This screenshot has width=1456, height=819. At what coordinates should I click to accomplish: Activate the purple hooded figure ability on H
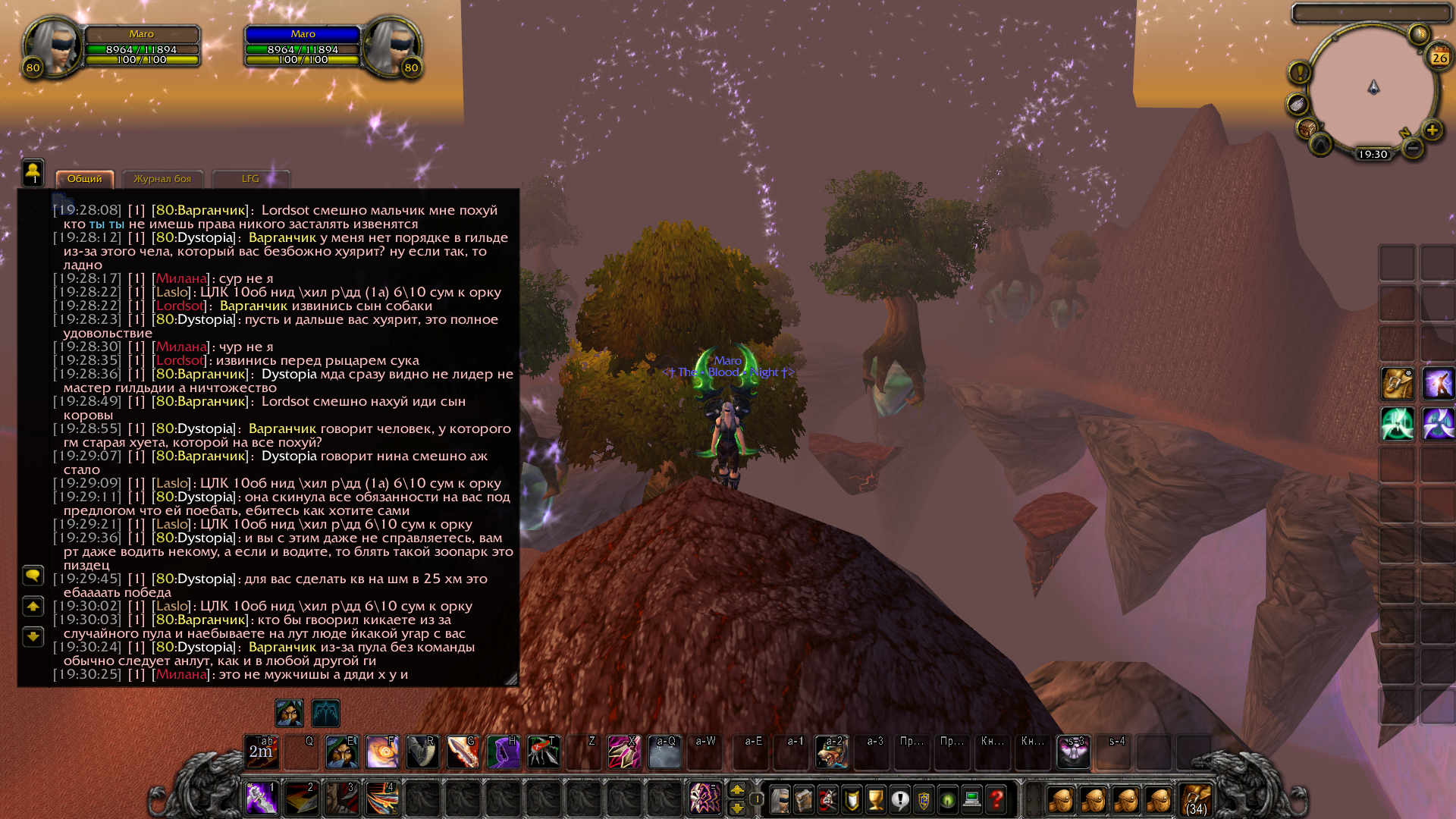pyautogui.click(x=503, y=752)
